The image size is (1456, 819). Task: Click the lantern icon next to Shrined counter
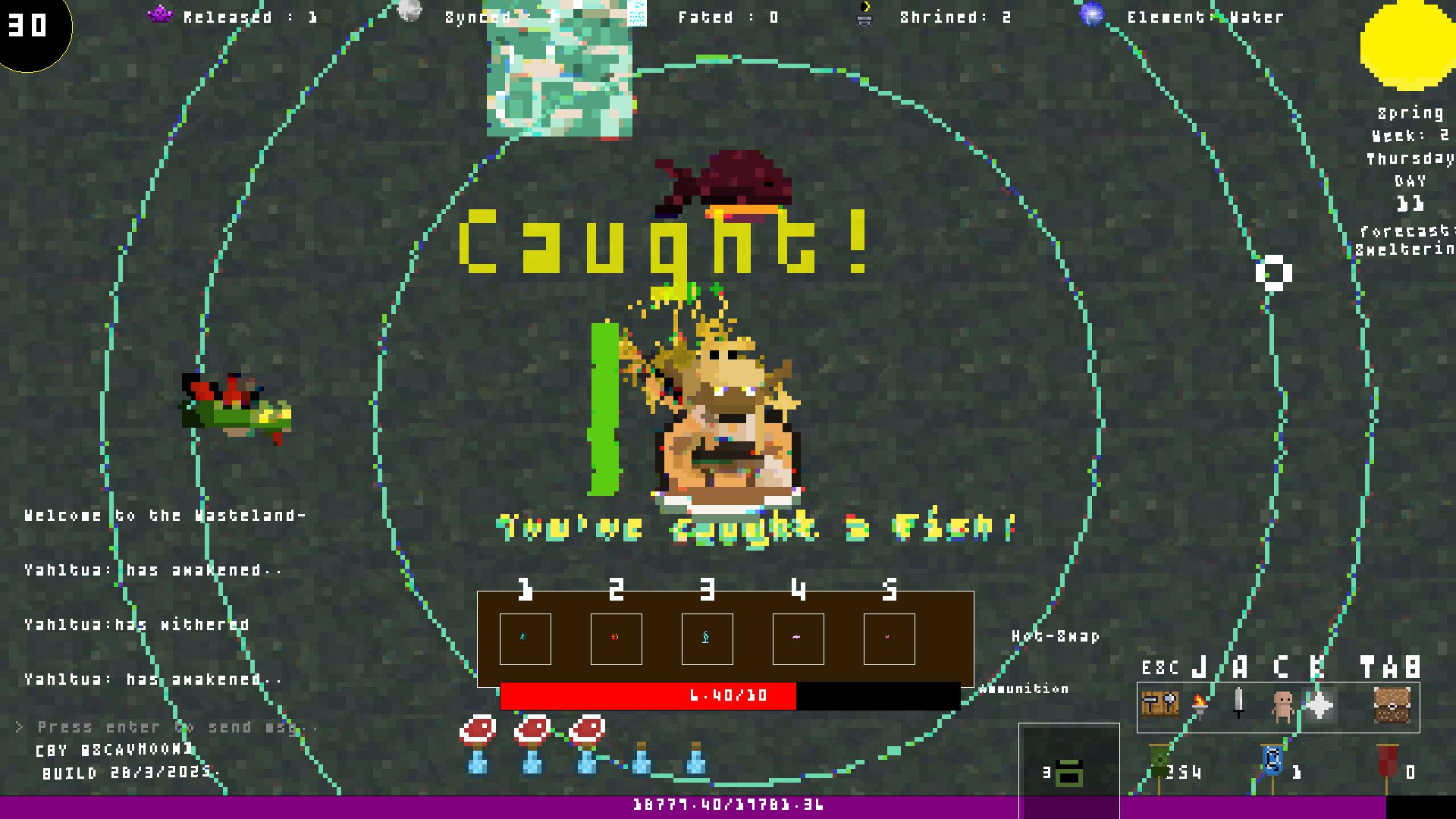click(864, 15)
